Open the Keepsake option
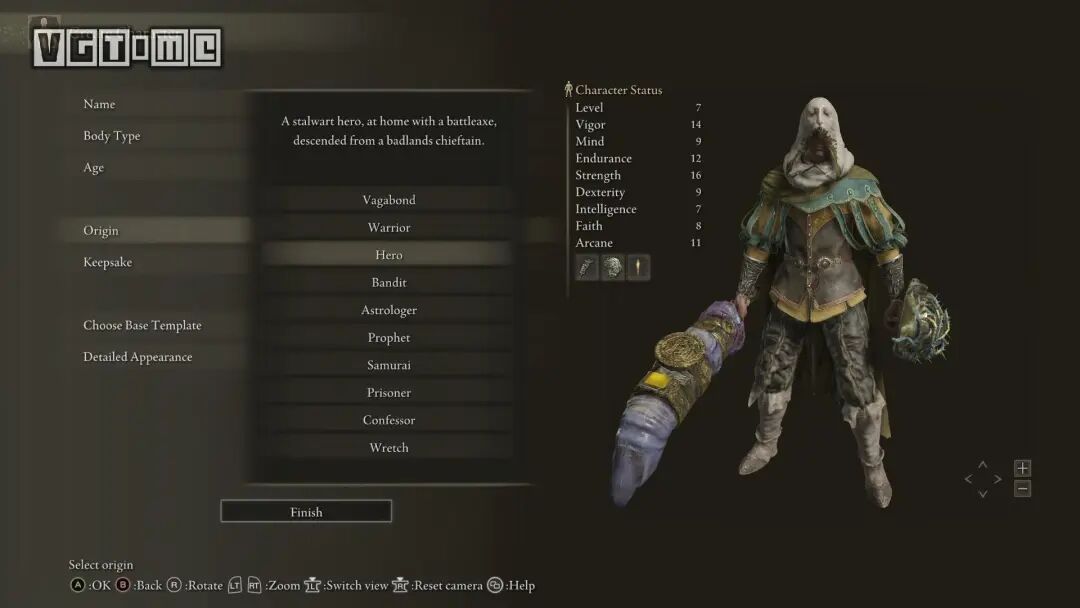Viewport: 1080px width, 608px height. (x=107, y=262)
